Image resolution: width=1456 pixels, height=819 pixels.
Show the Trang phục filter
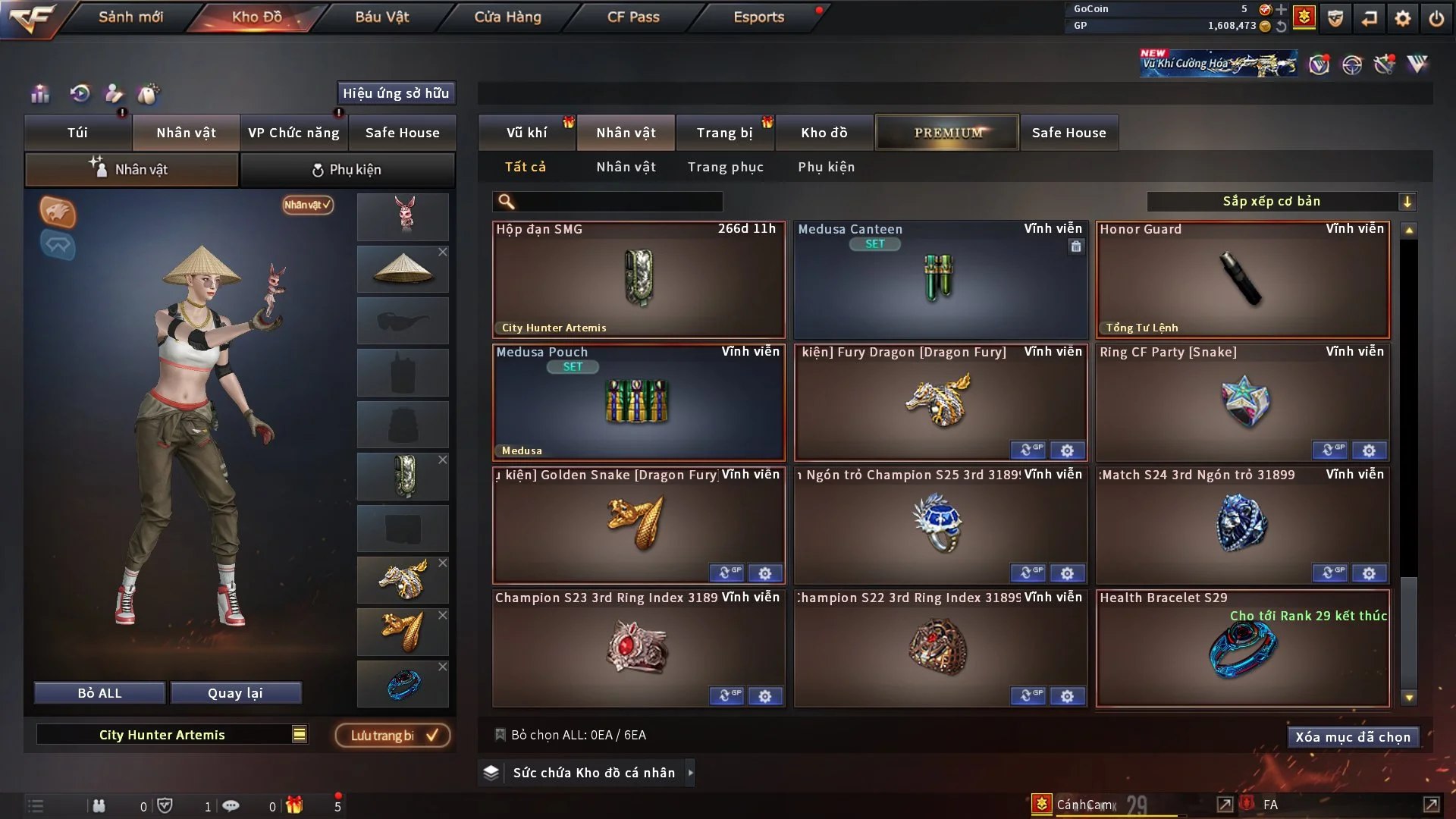(725, 167)
